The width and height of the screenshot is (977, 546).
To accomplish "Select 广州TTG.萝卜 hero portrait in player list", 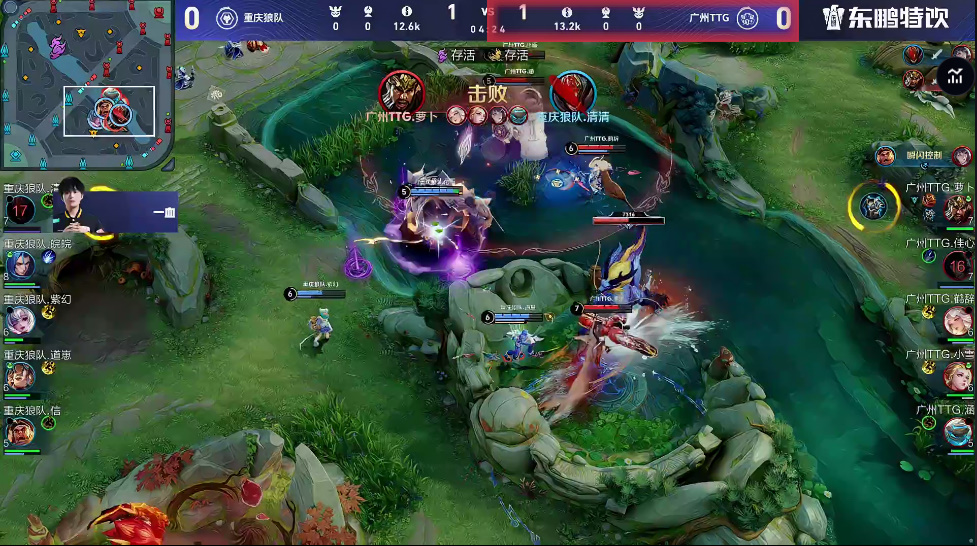I will click(957, 209).
